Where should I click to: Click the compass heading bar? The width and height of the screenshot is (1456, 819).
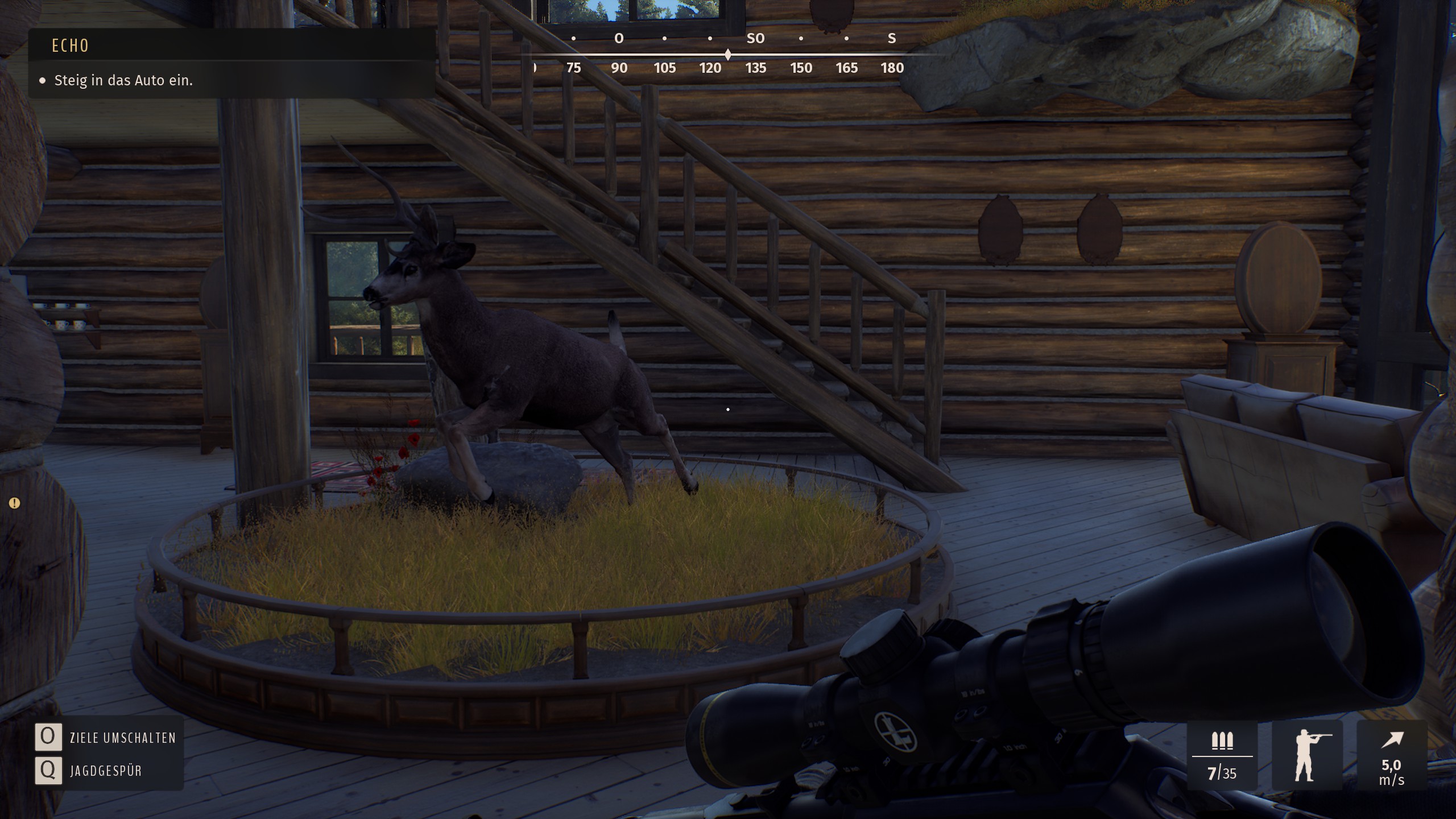click(728, 55)
